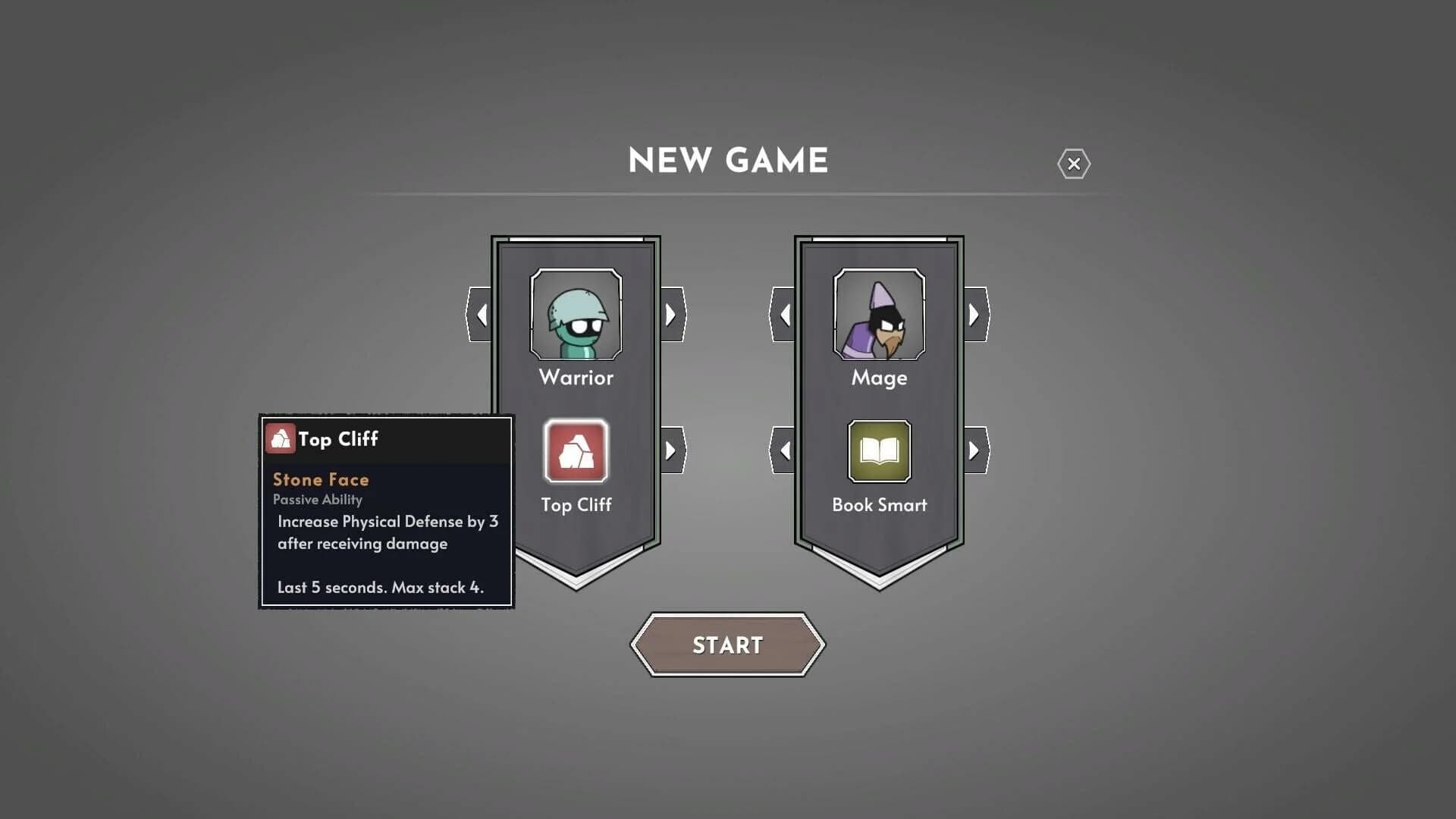Screen dimensions: 1456x819
Task: Click the right arrow beside the Mage portrait
Action: tap(974, 314)
